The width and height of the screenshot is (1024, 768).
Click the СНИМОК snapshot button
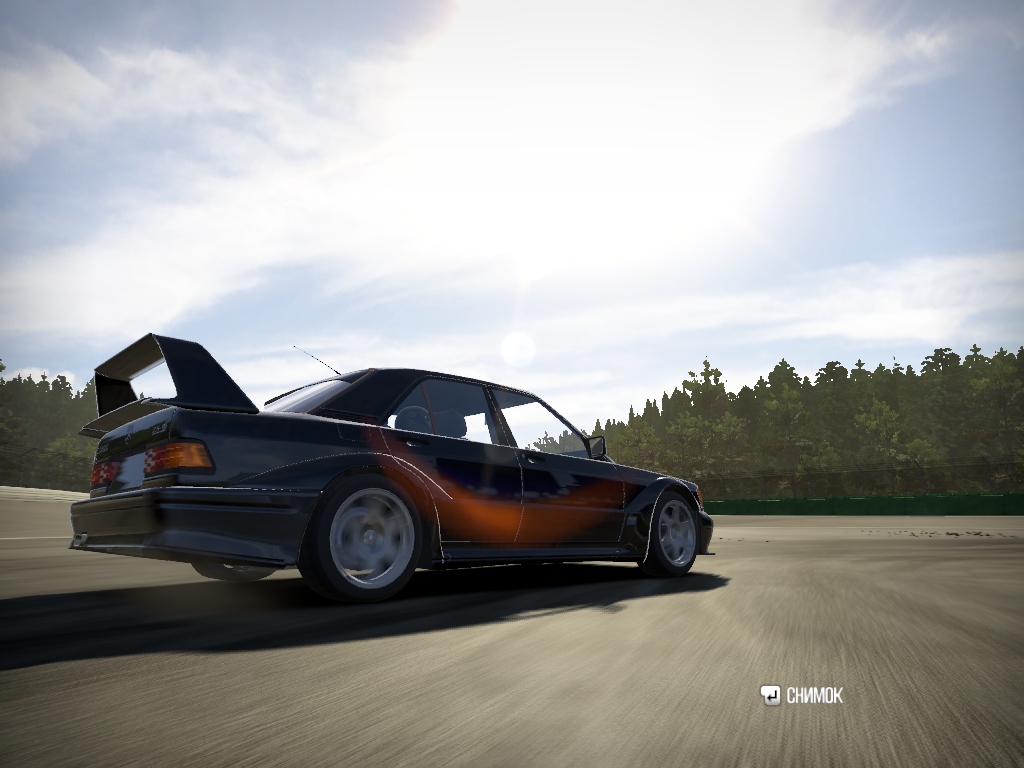[x=802, y=696]
